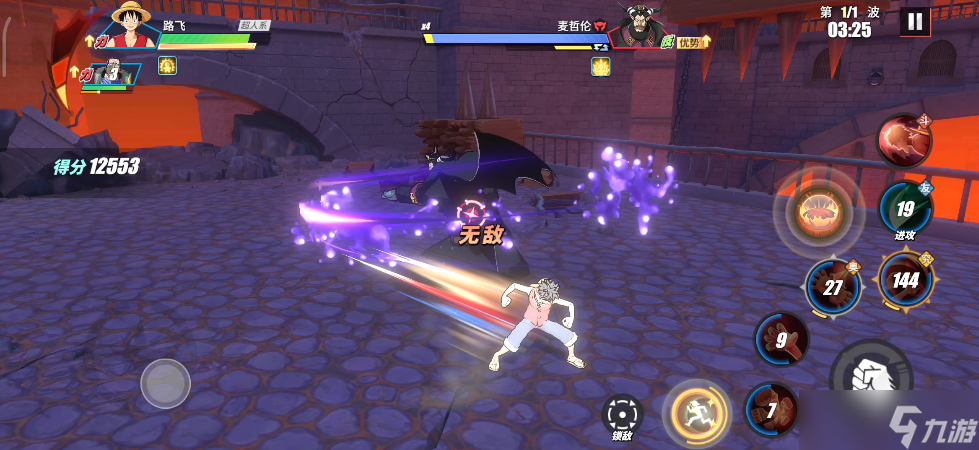Activate the glowing orange mouth skill
Image resolution: width=979 pixels, height=450 pixels.
click(818, 212)
